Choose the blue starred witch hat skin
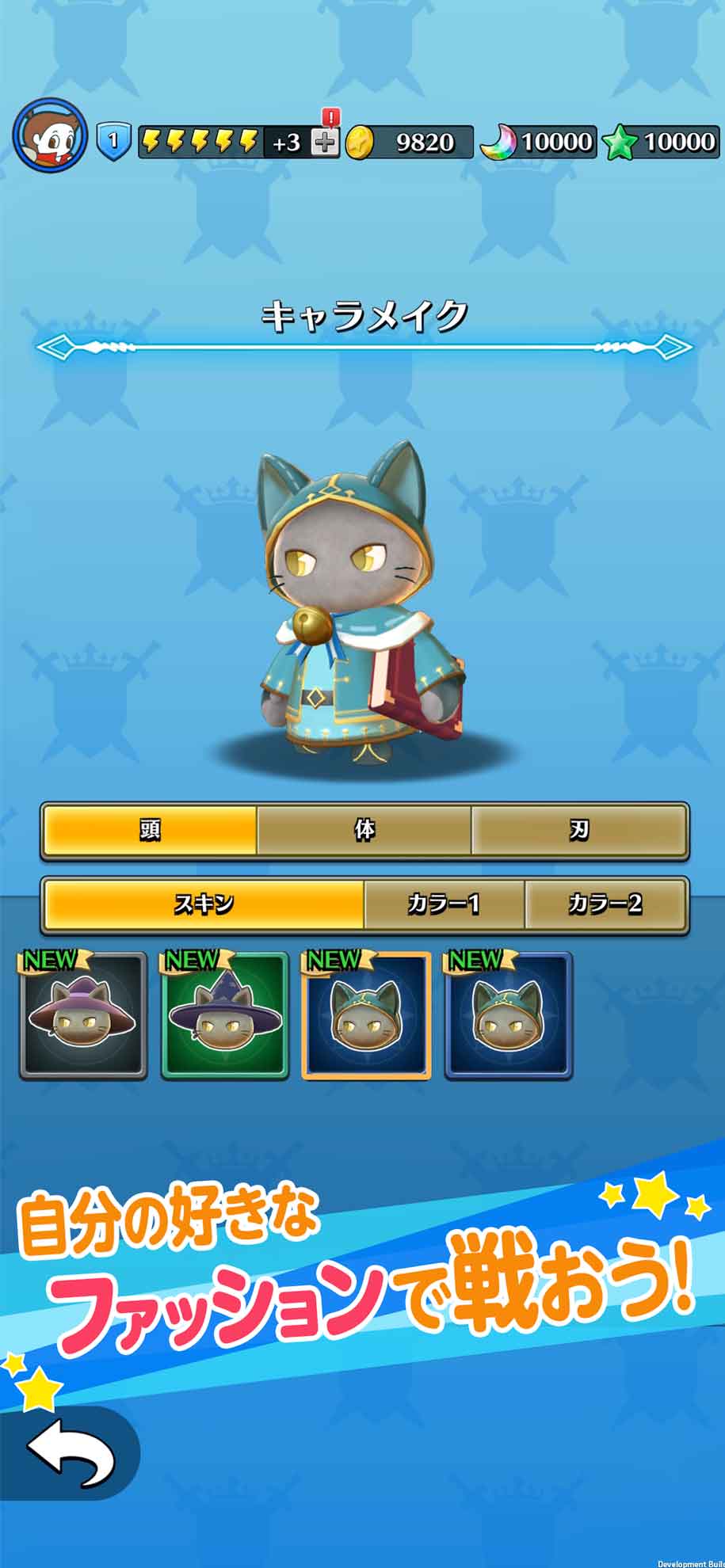725x1568 pixels. 225,1017
